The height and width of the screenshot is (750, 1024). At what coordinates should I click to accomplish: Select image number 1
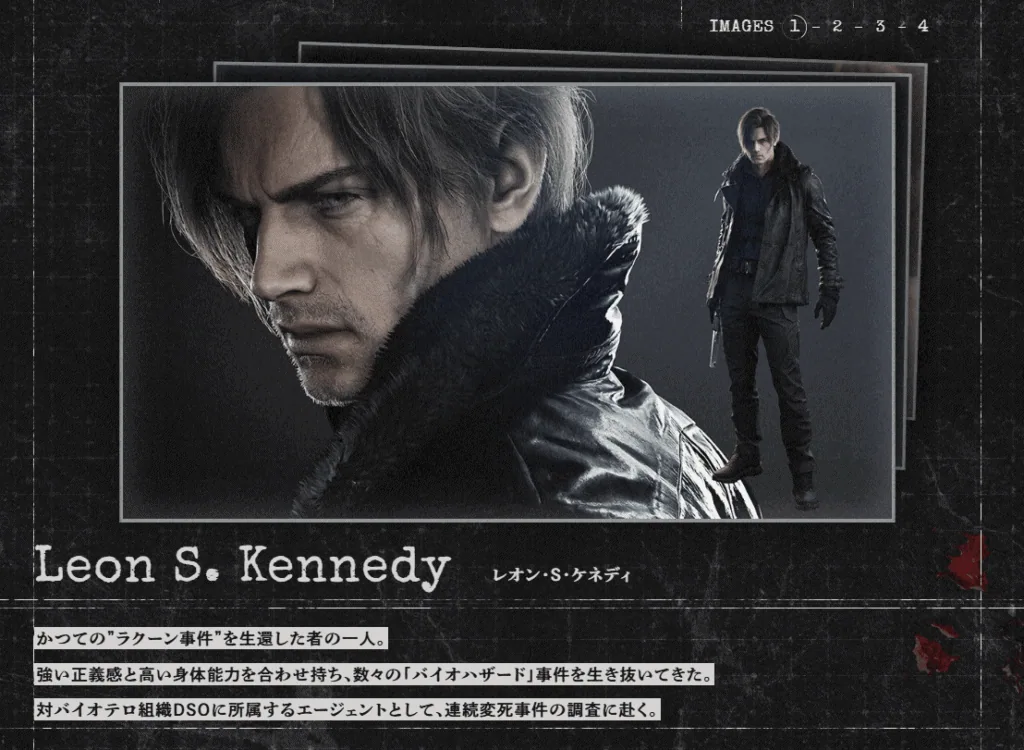click(796, 26)
